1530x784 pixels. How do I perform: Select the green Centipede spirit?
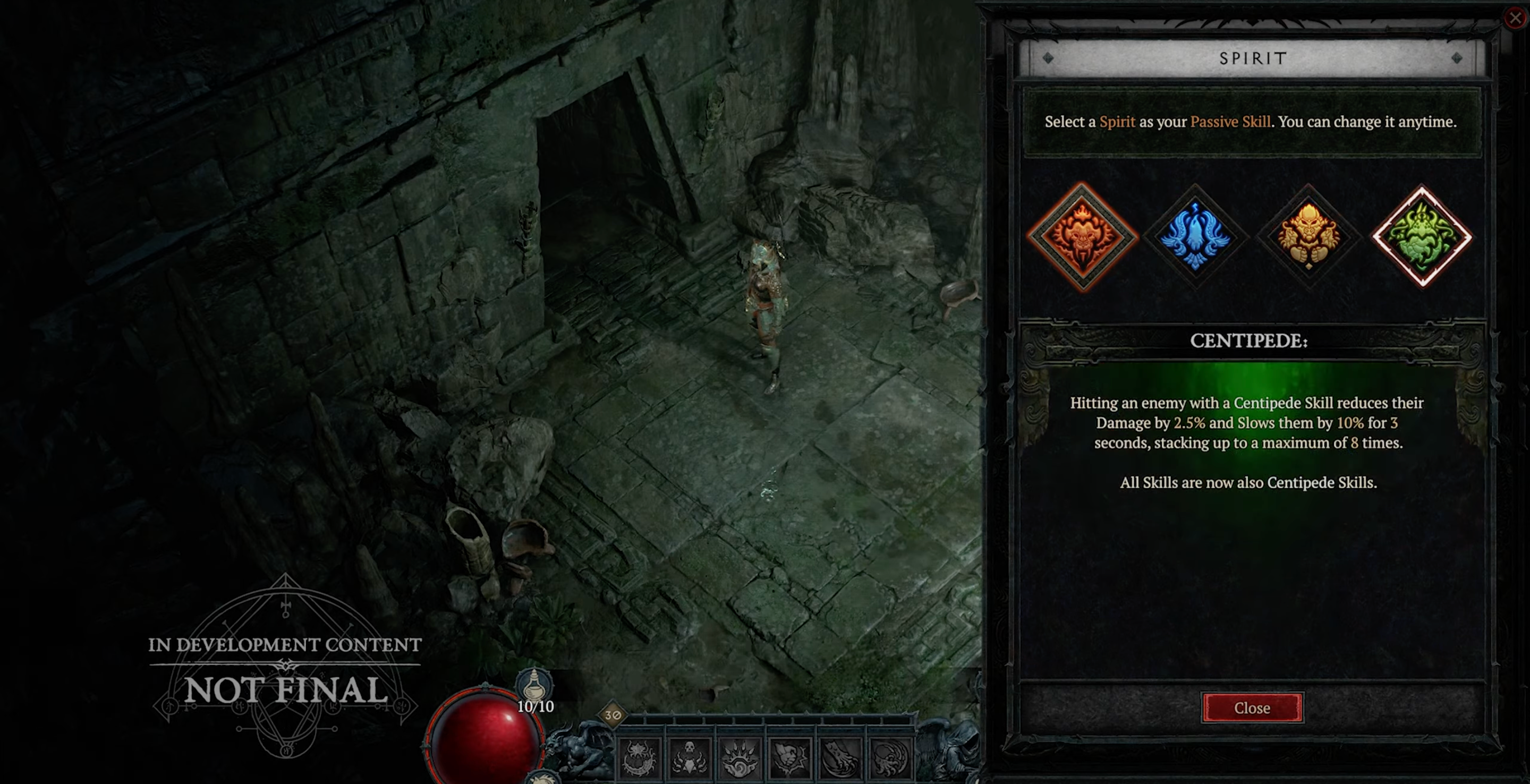pos(1422,237)
